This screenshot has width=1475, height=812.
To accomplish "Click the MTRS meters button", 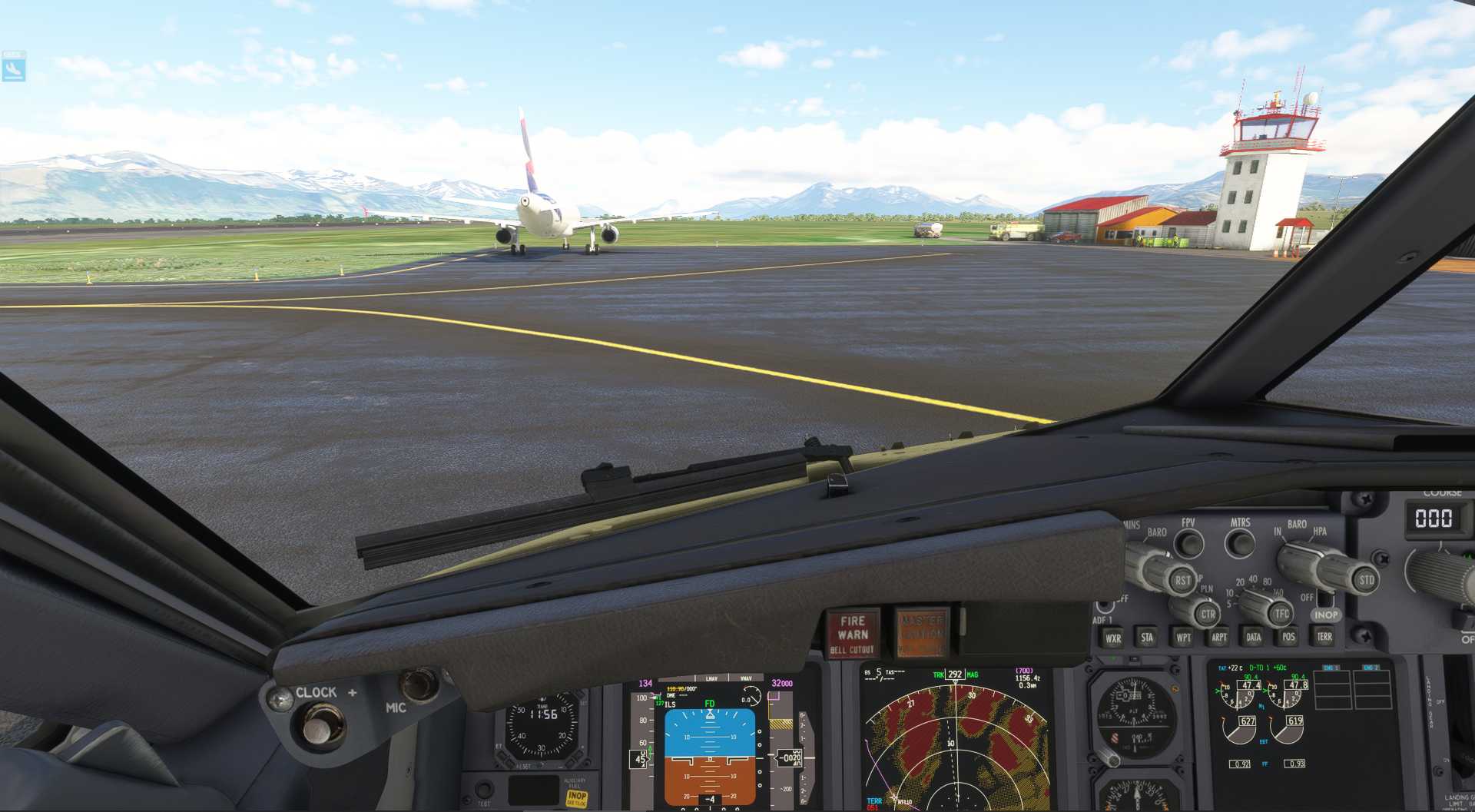I will [x=1239, y=543].
